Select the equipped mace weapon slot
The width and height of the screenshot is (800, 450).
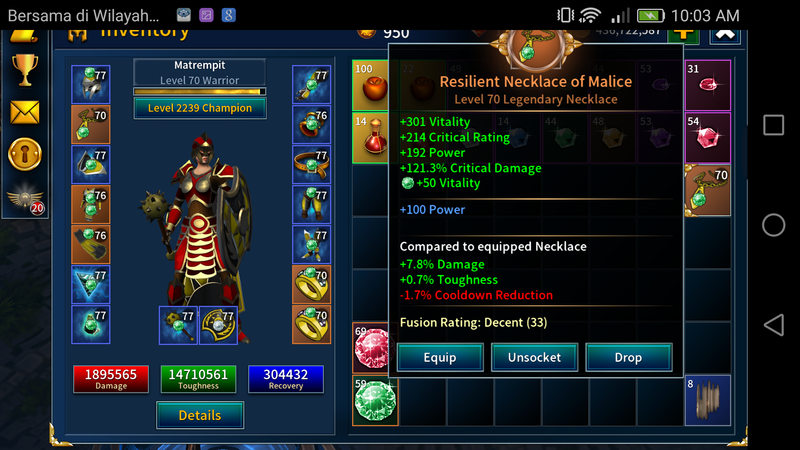(178, 325)
